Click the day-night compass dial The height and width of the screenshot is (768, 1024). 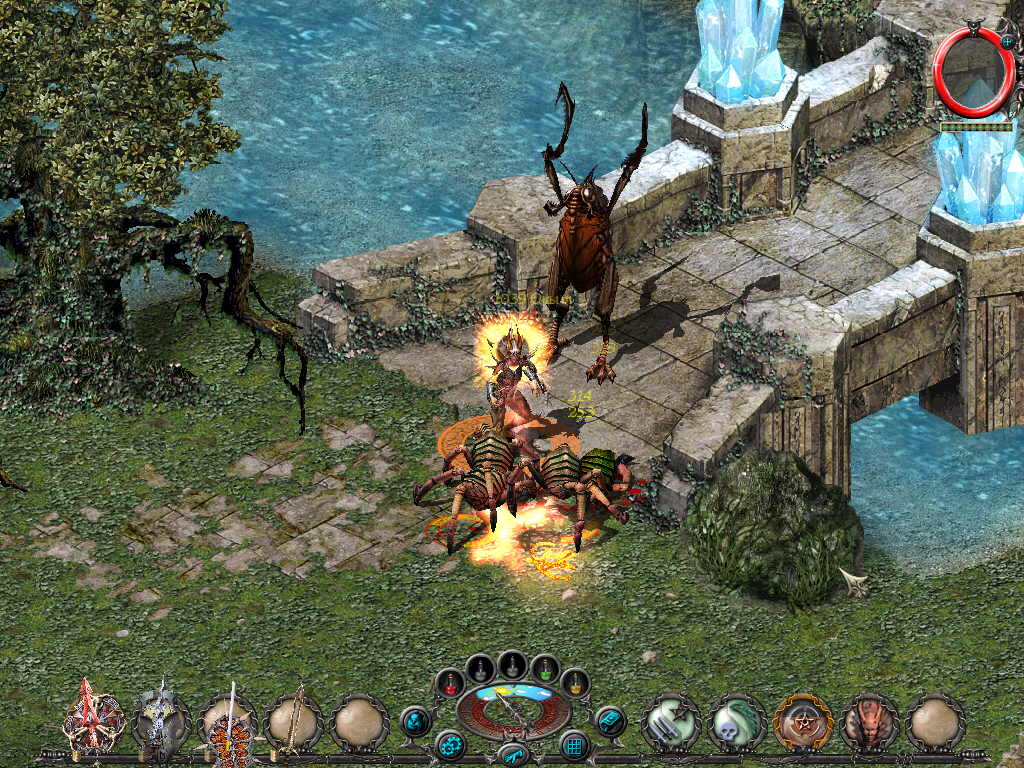[513, 710]
